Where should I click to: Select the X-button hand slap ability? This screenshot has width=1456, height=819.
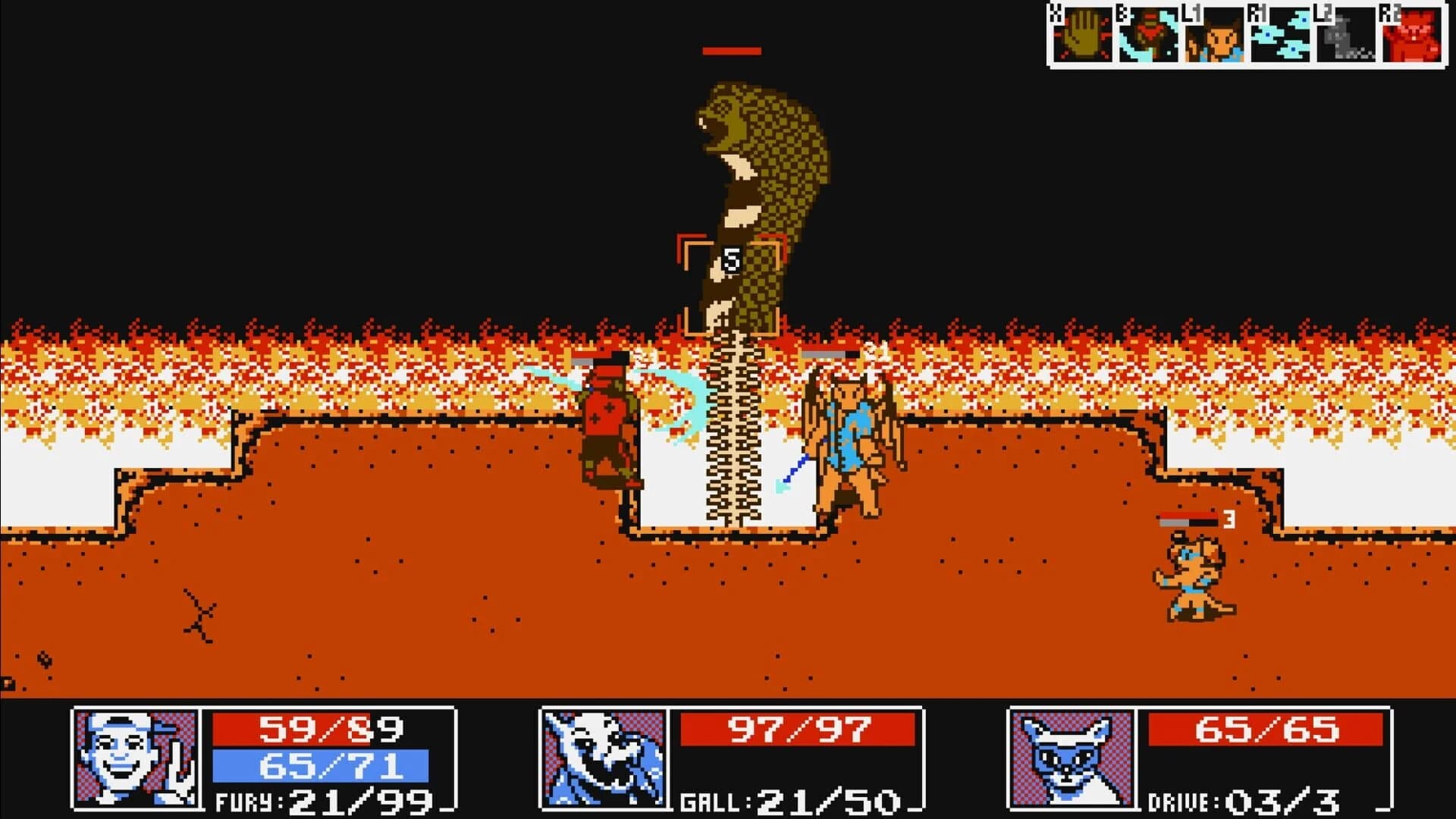click(x=1084, y=34)
